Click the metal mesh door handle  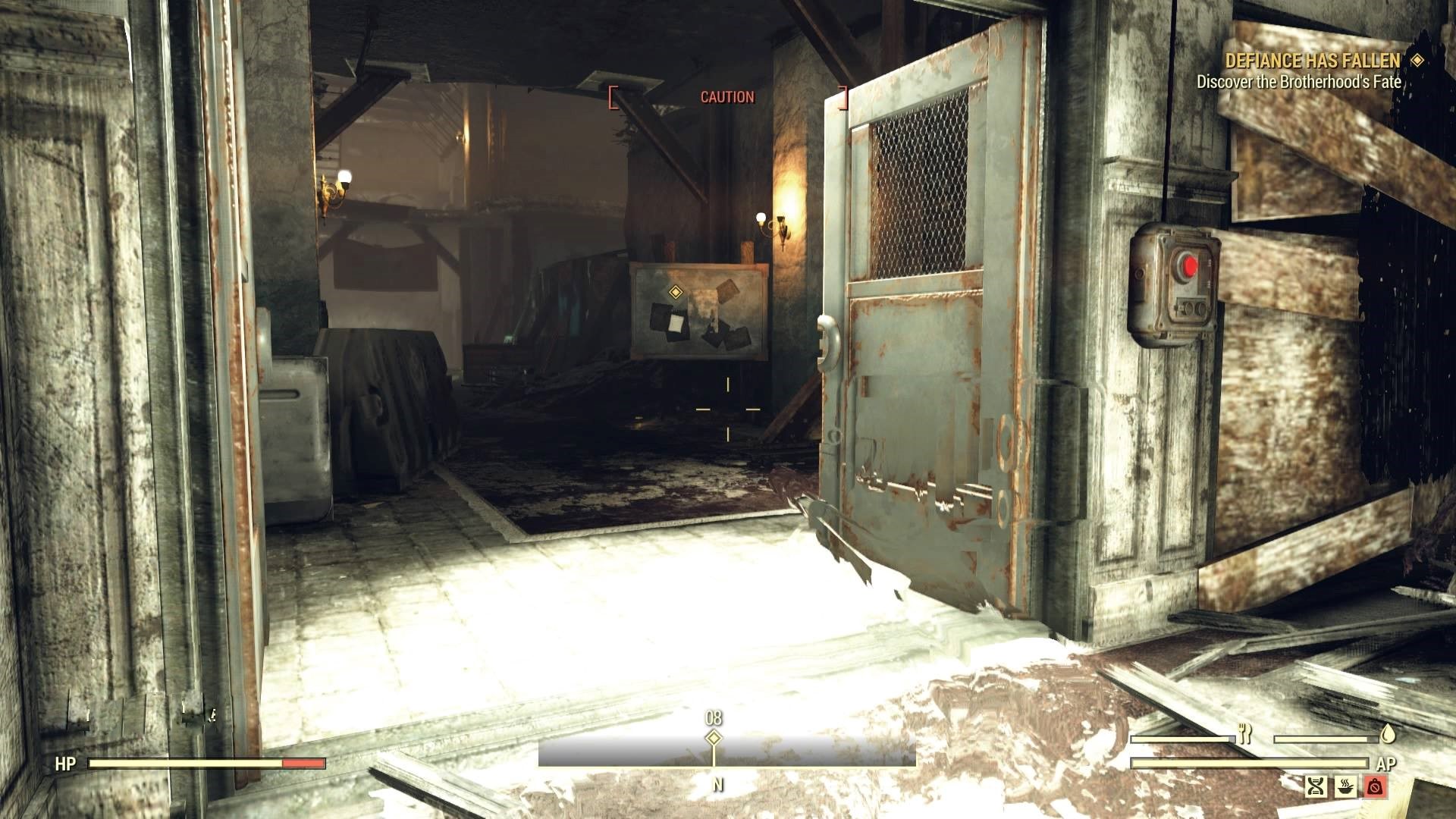[827, 341]
